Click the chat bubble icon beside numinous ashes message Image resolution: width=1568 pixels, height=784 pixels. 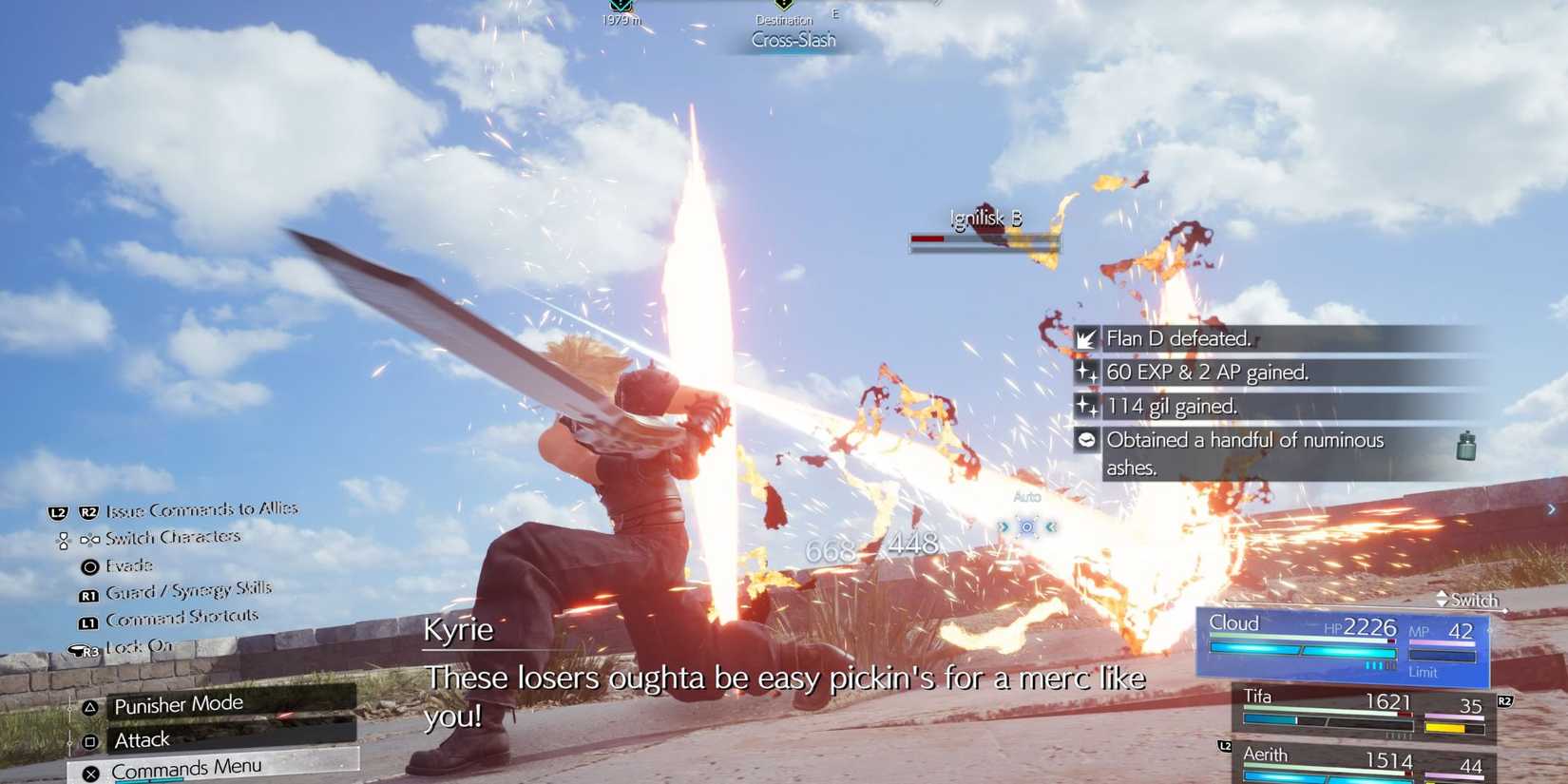[x=1084, y=440]
